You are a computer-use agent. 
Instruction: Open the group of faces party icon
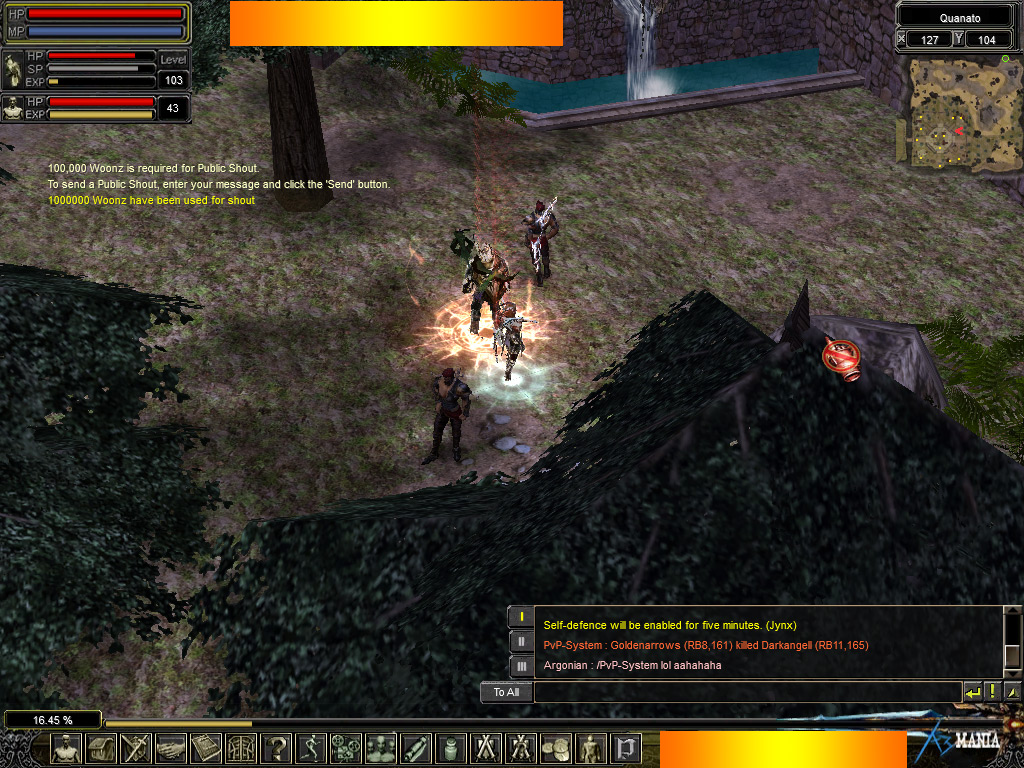[381, 747]
